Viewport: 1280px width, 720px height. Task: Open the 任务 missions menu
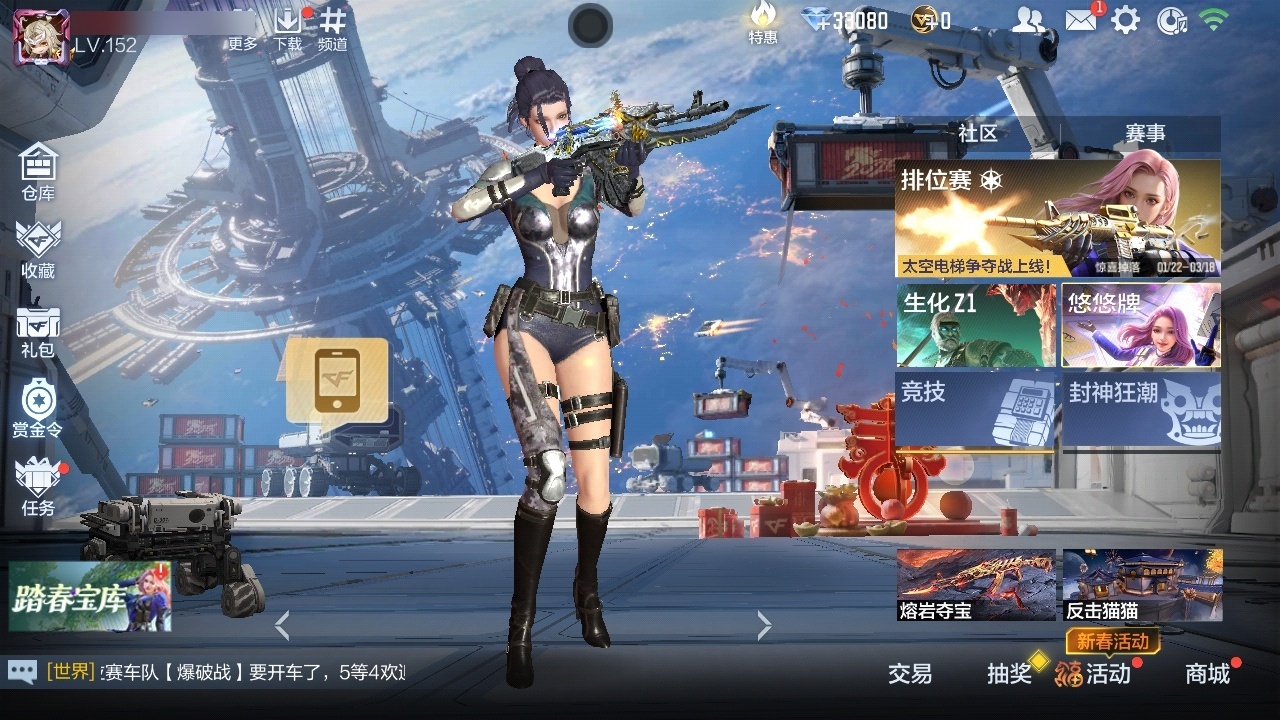click(x=38, y=486)
